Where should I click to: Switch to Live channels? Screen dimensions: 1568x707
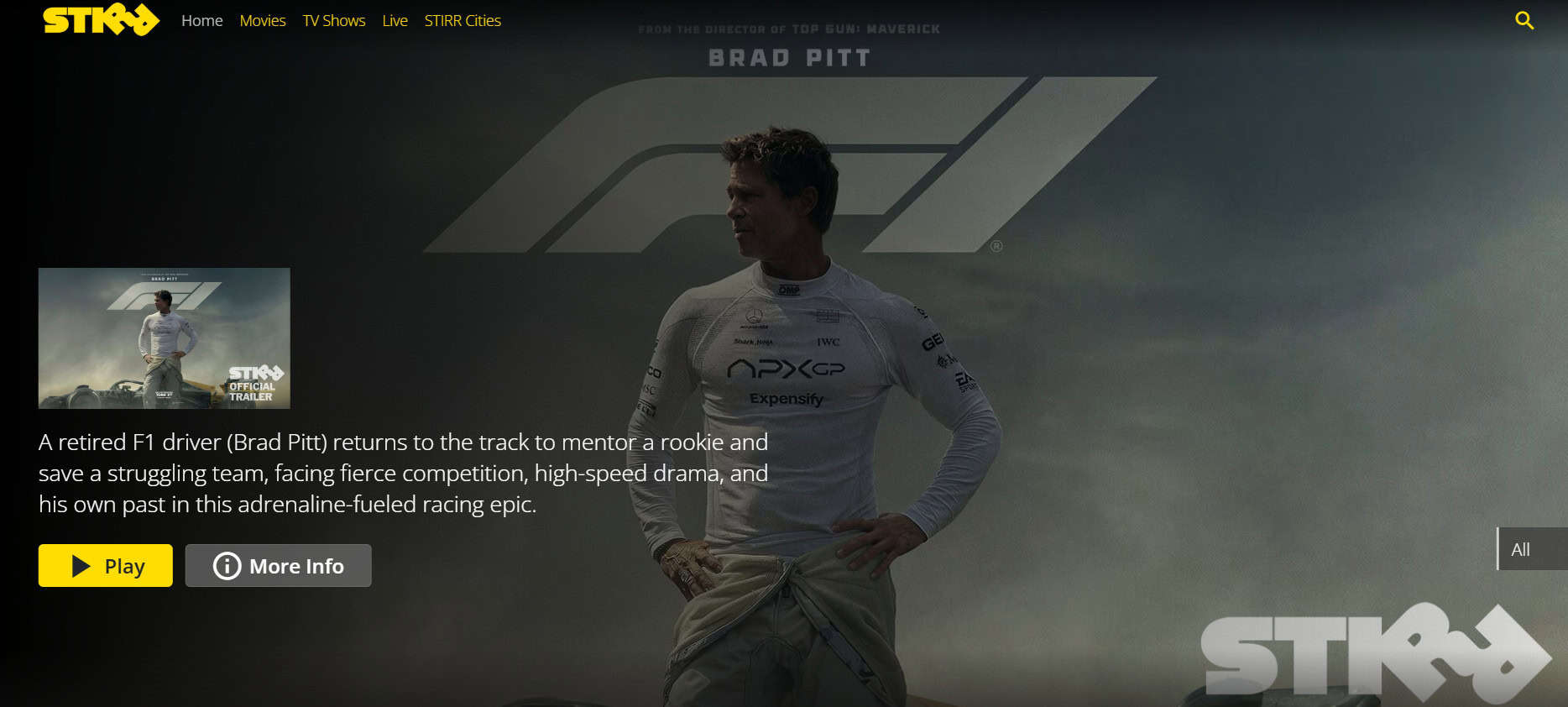[395, 21]
